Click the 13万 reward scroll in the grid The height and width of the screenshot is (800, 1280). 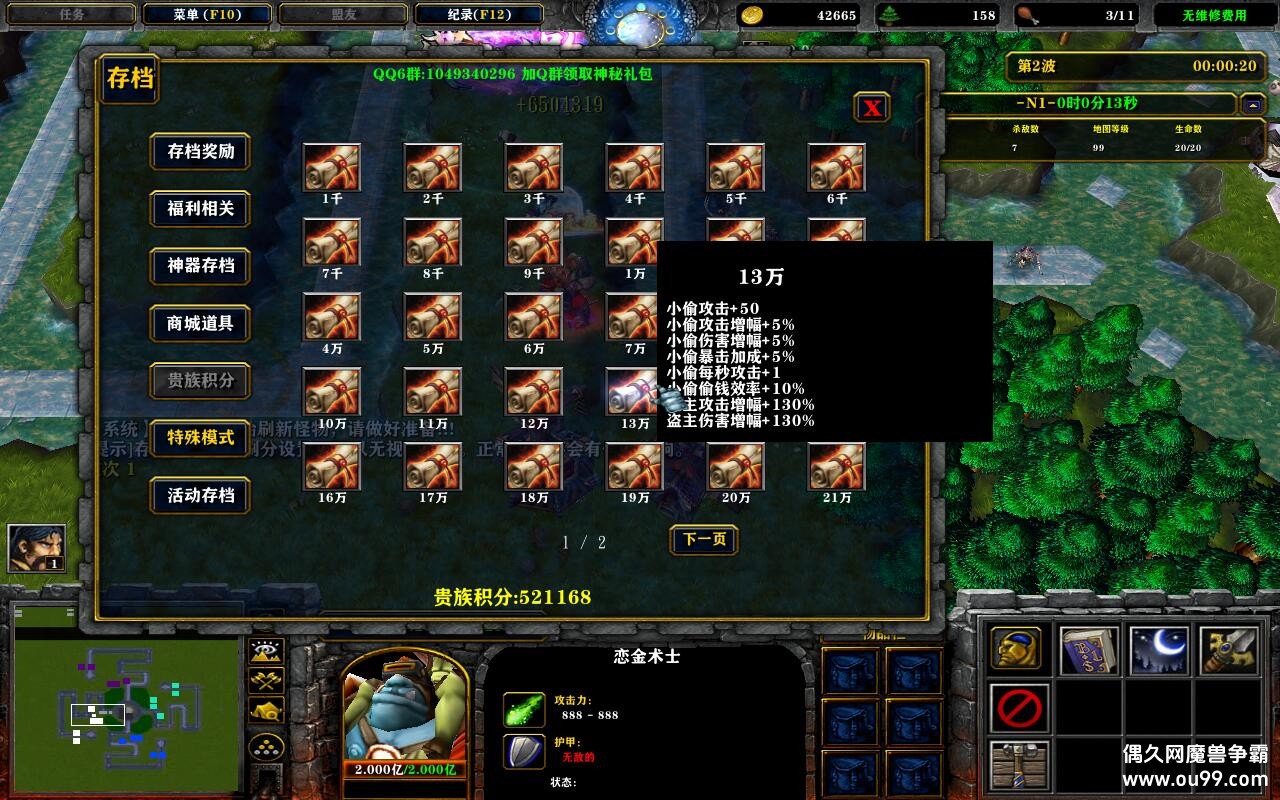point(634,390)
